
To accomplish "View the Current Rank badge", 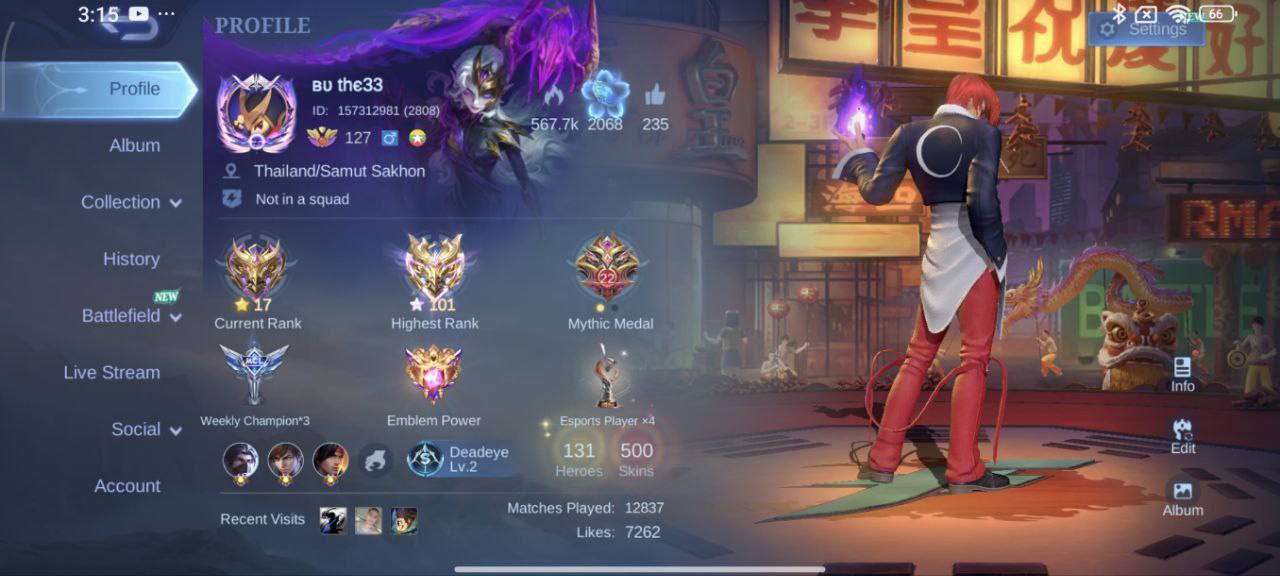I will (257, 268).
